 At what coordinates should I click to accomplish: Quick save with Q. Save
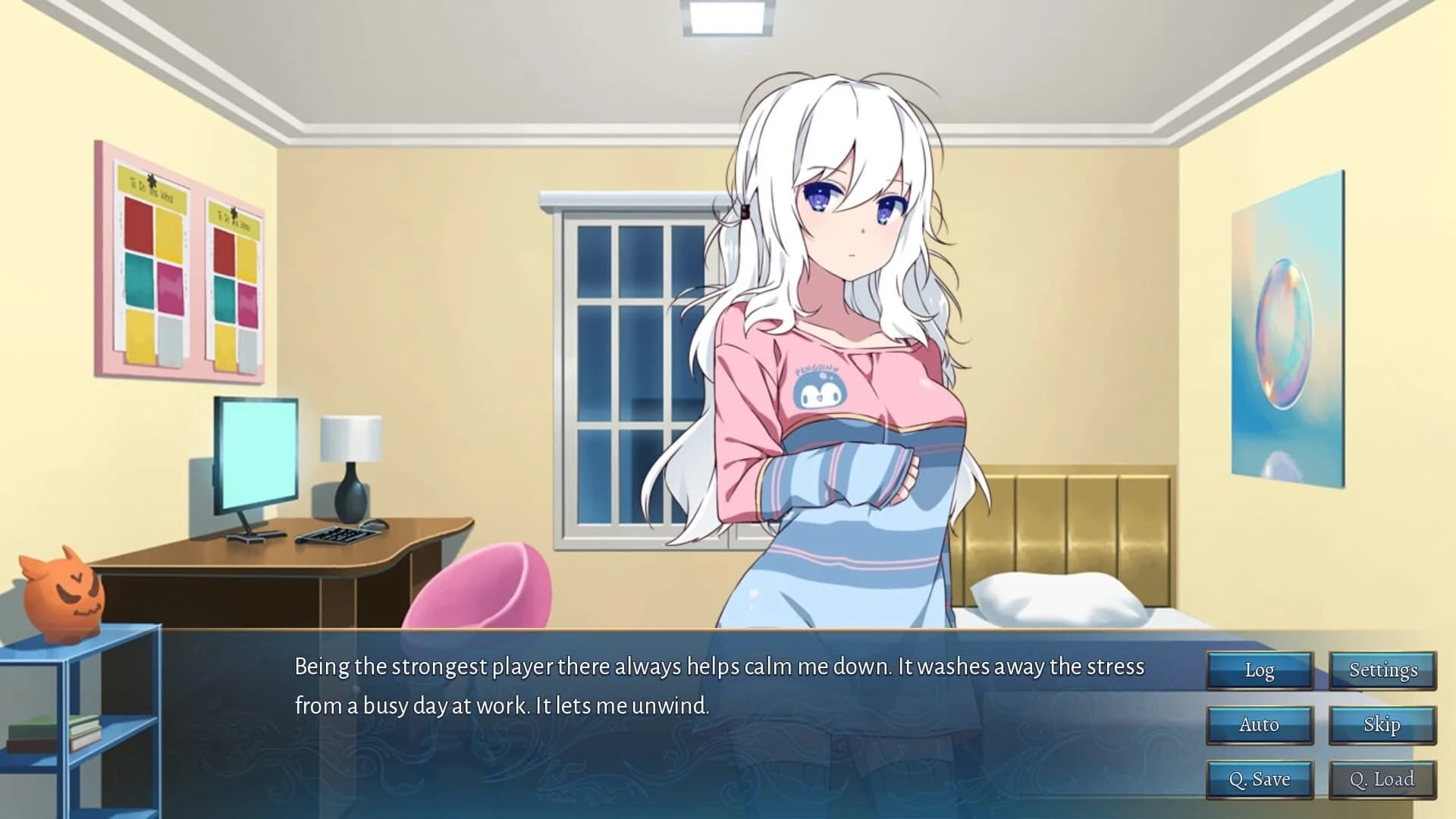coord(1259,778)
